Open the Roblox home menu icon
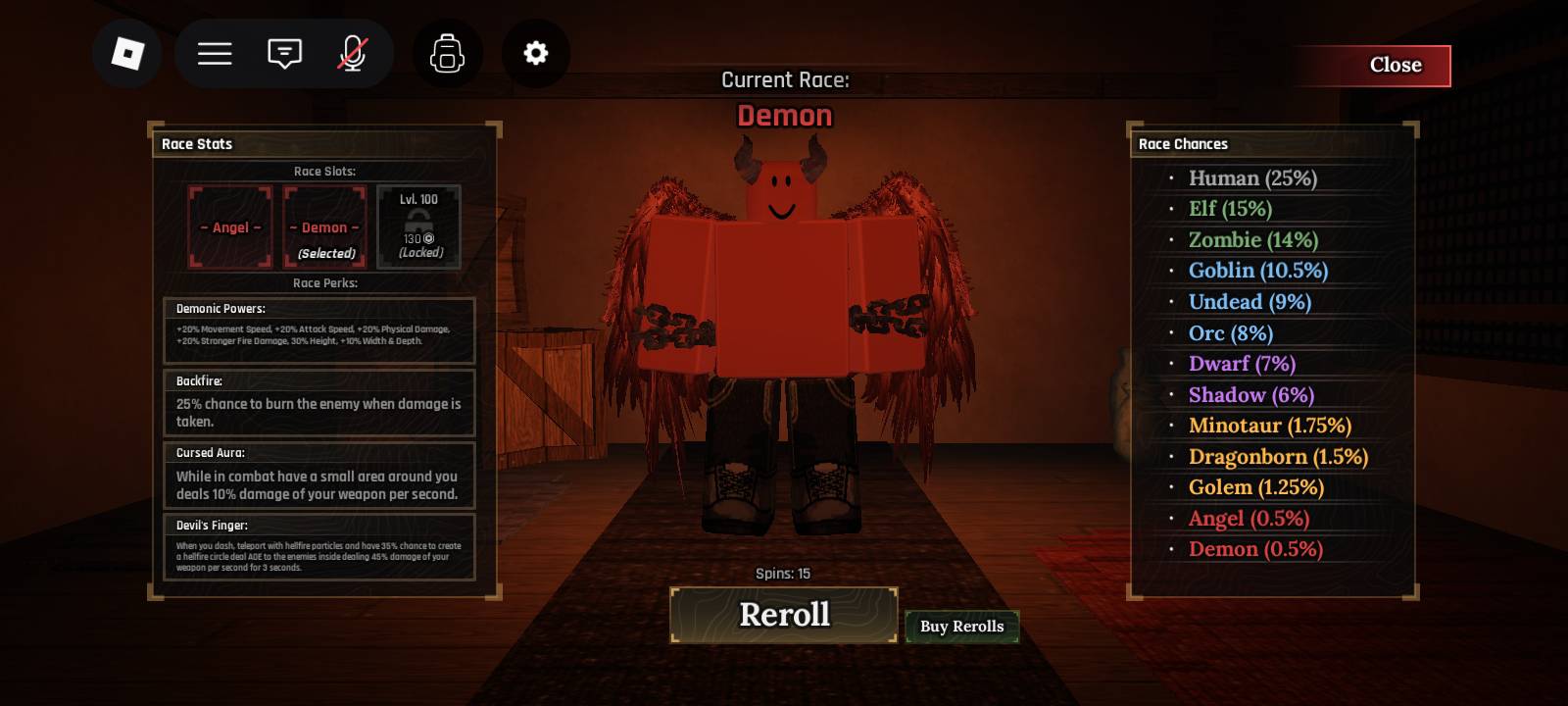 (x=126, y=53)
